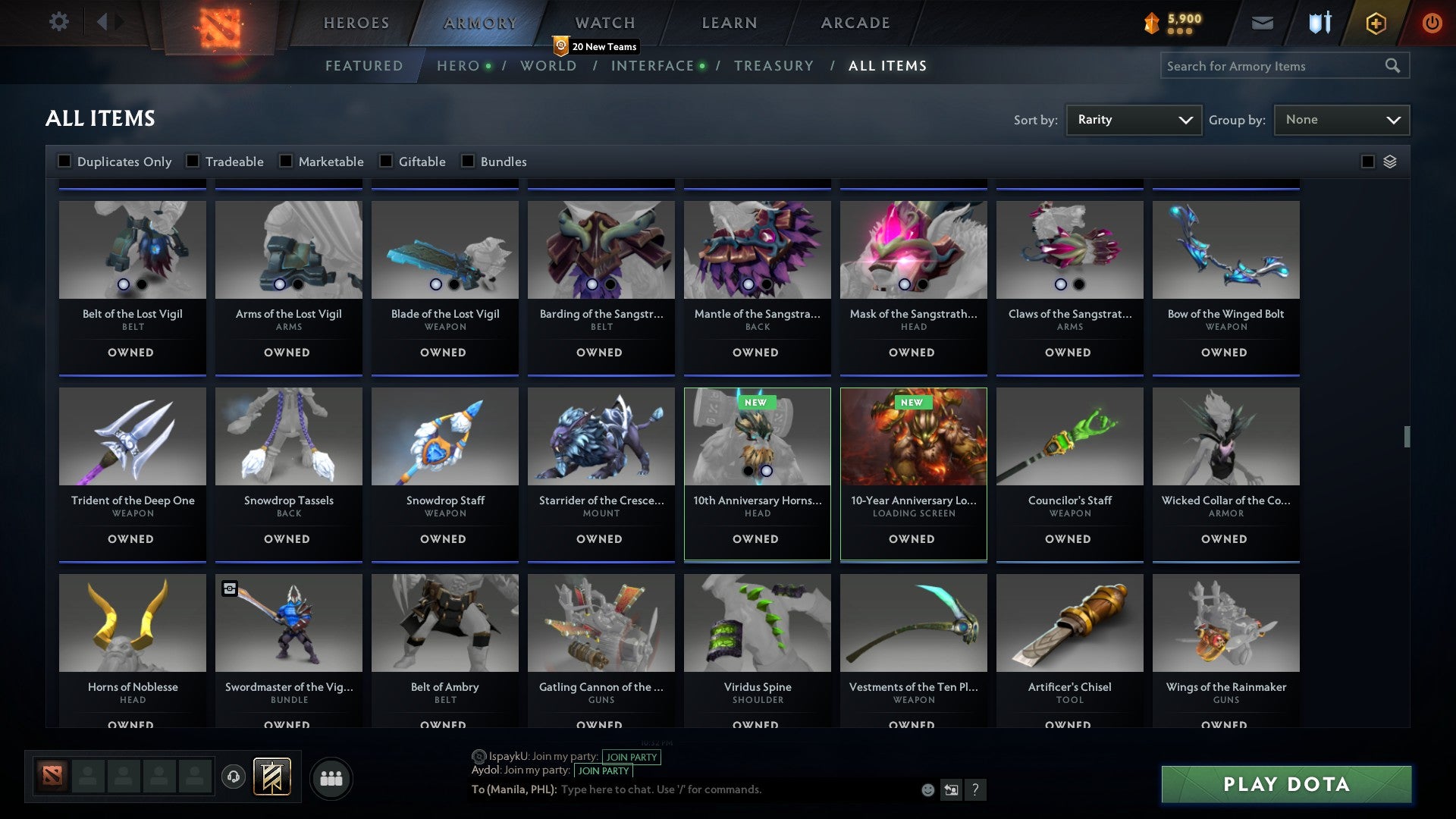The width and height of the screenshot is (1456, 819).
Task: Click inside the Armory search field
Action: (1274, 66)
